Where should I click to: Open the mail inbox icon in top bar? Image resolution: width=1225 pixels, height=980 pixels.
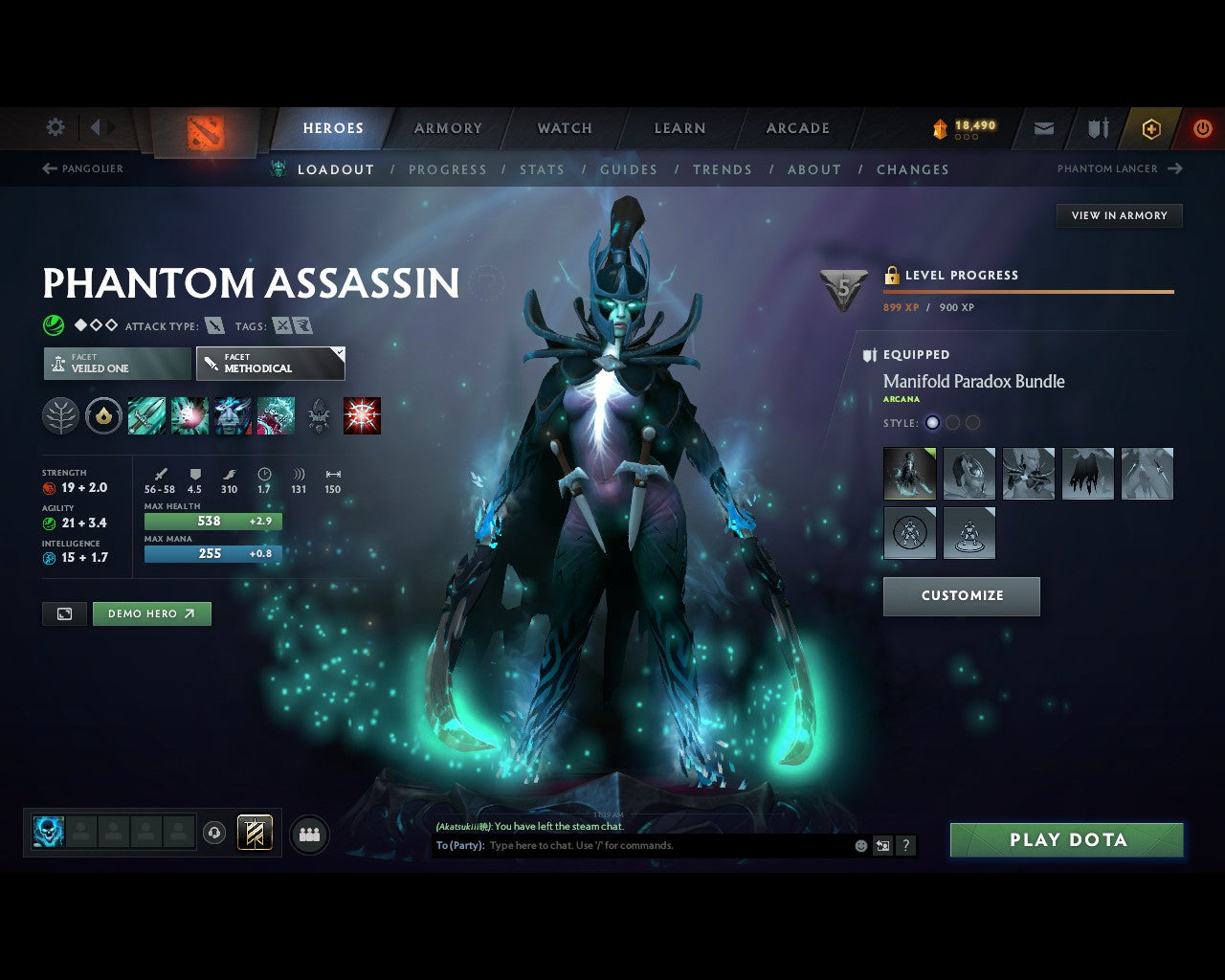coord(1043,128)
